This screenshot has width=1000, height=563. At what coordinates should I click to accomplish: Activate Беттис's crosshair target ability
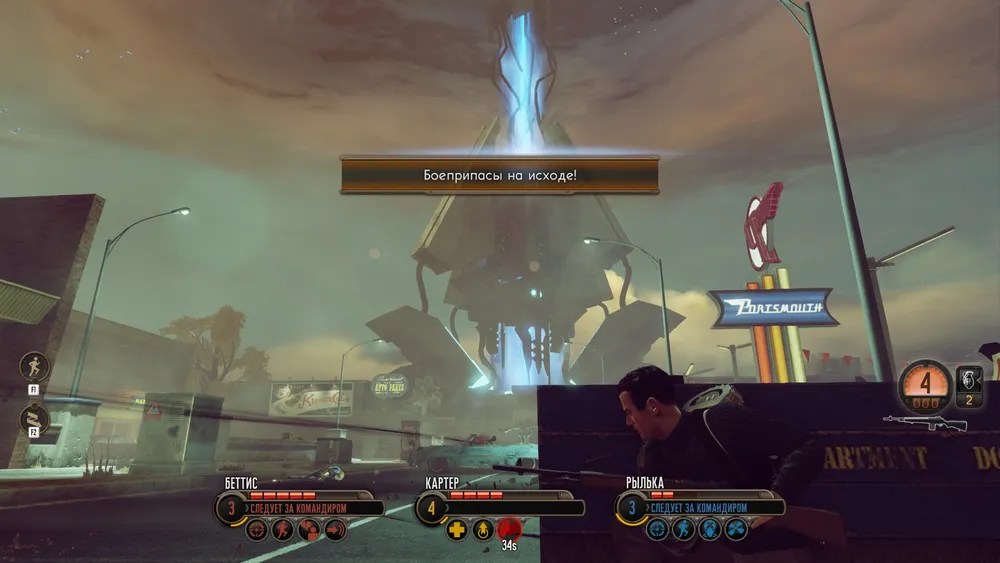tap(258, 530)
